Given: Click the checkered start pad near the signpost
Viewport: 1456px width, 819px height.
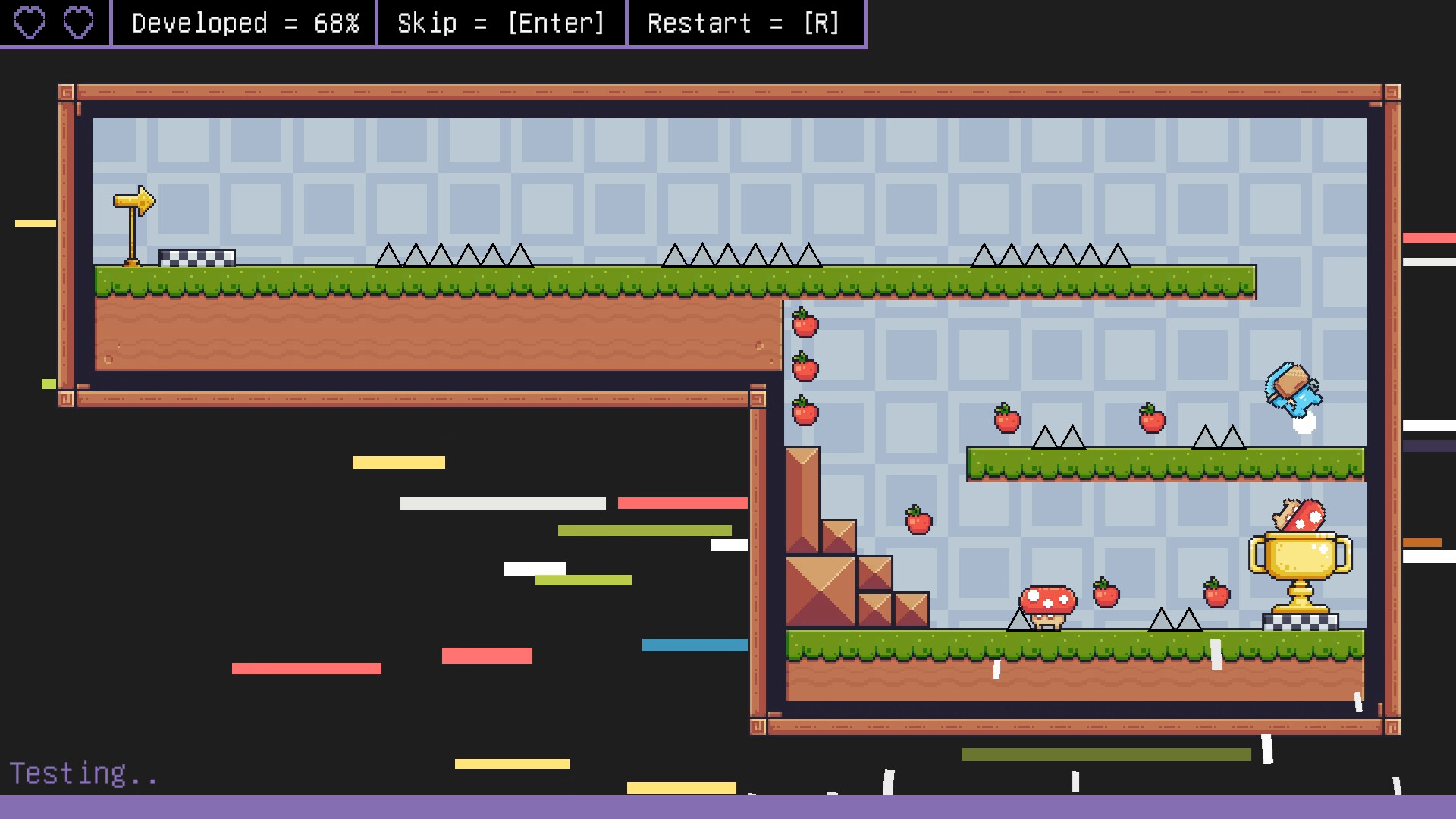Looking at the screenshot, I should 196,258.
